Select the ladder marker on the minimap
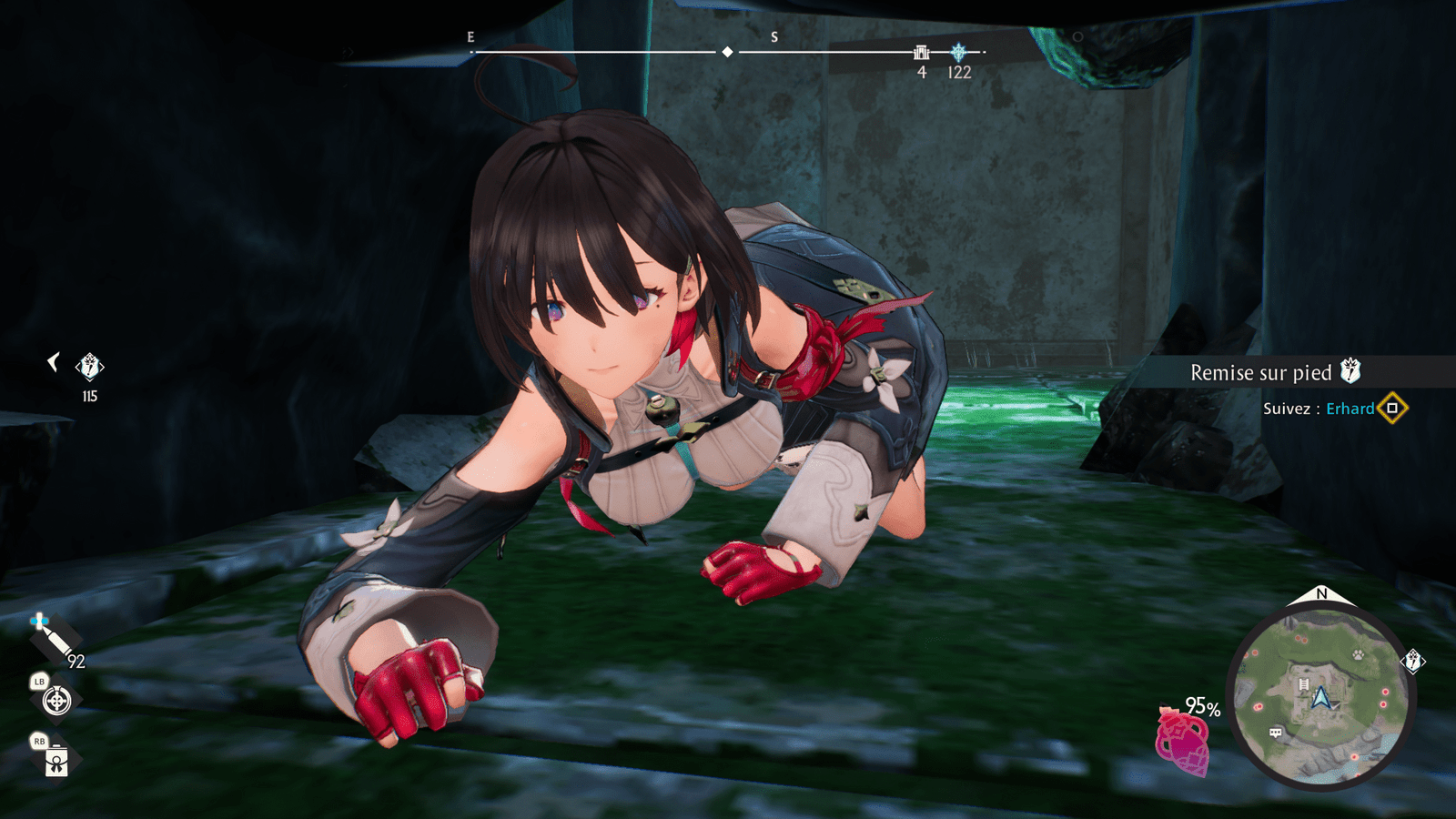The image size is (1456, 819). pyautogui.click(x=1303, y=683)
